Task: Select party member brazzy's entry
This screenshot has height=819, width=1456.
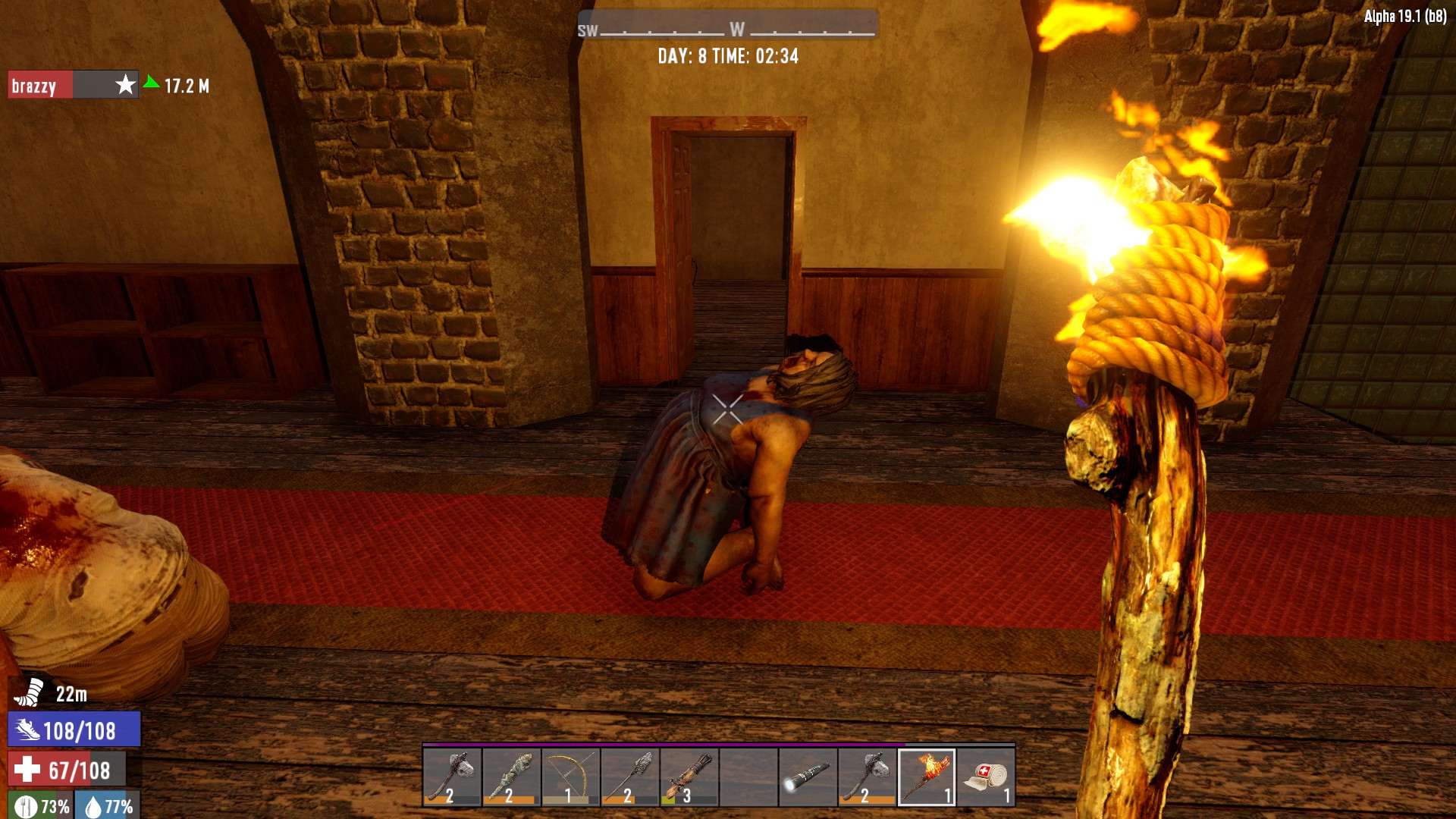Action: click(73, 85)
